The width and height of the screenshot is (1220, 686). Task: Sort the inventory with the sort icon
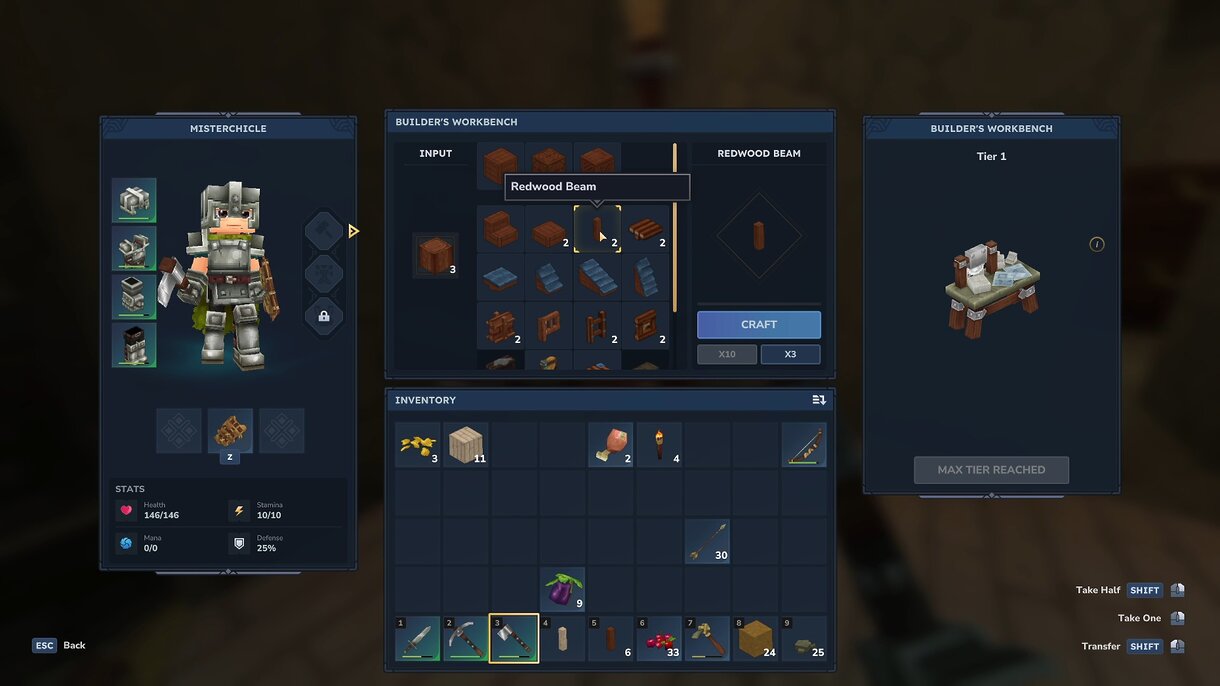(819, 400)
